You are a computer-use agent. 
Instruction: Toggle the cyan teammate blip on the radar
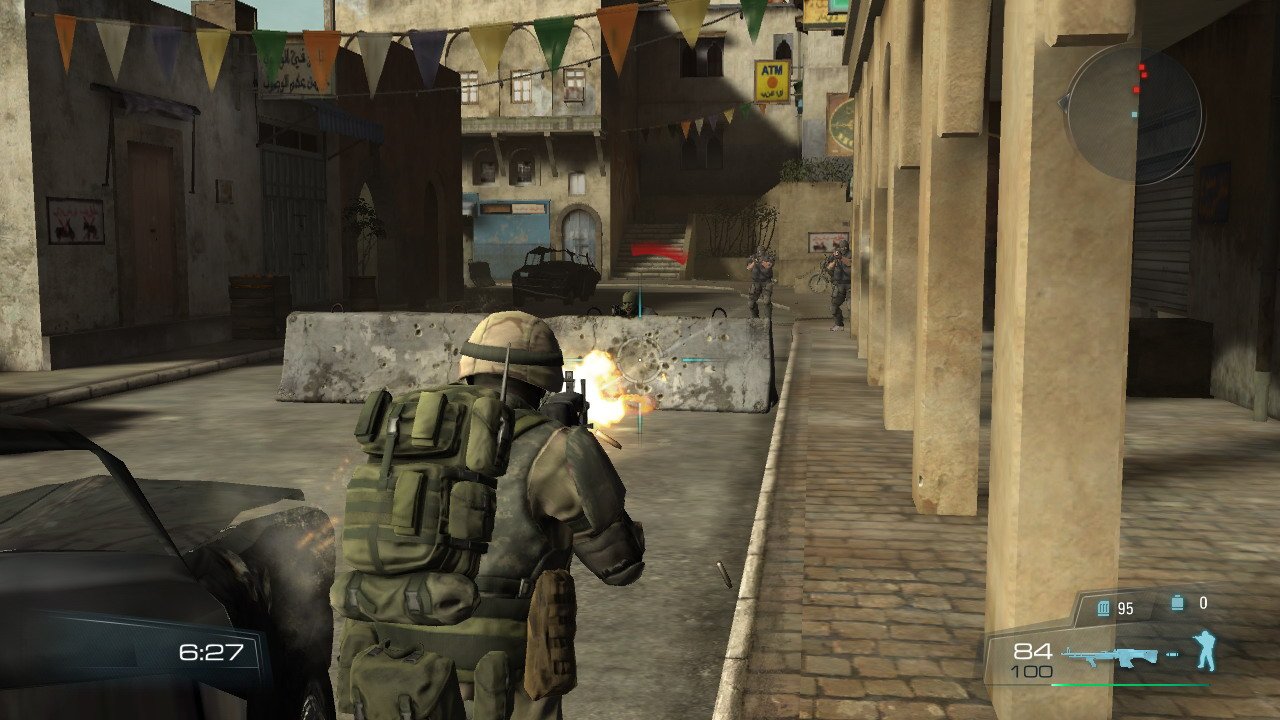coord(1134,114)
